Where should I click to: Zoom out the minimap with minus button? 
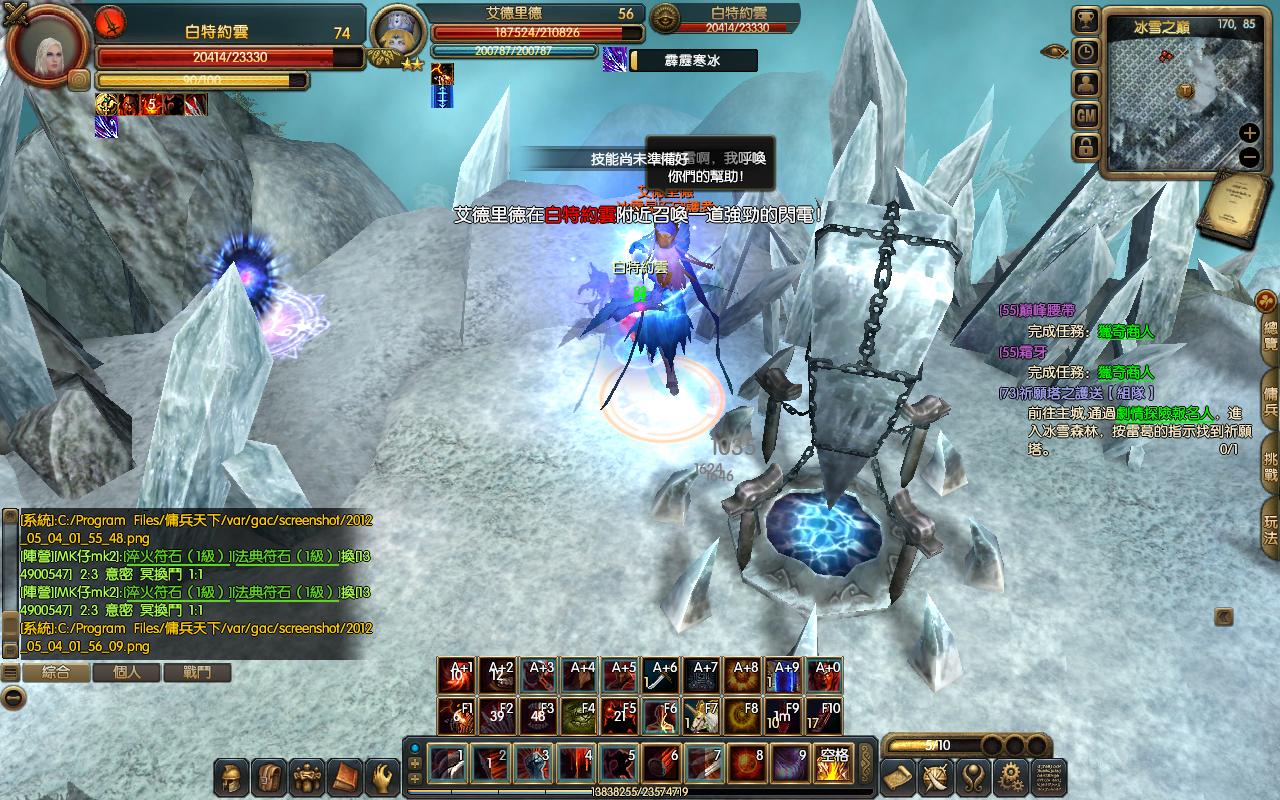(1249, 157)
